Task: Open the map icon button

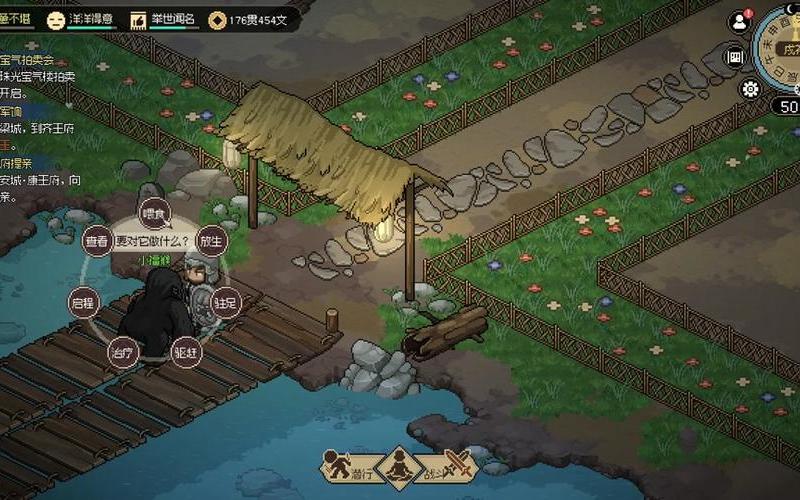Action: (736, 57)
